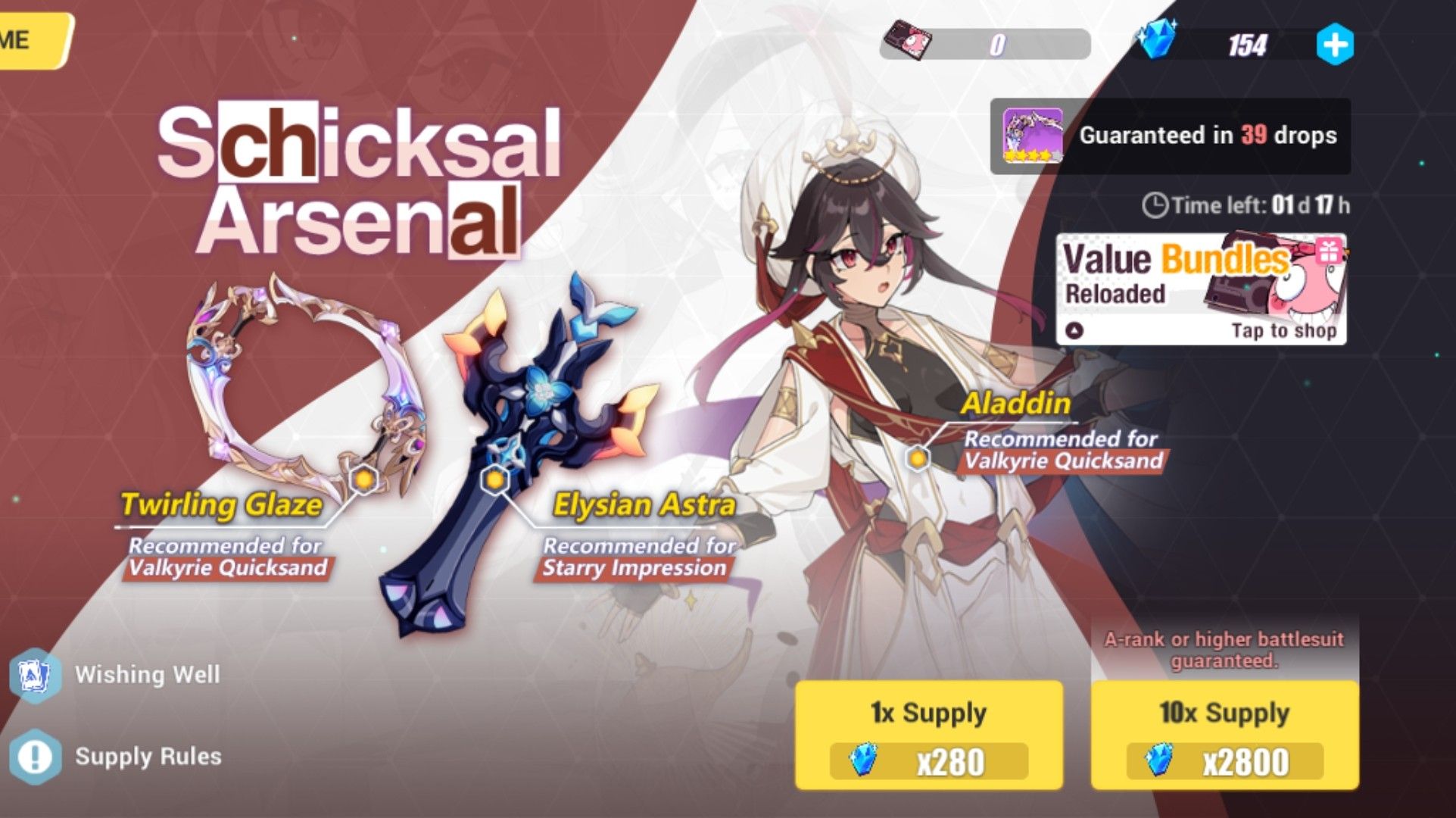Purchase a 10x Supply for 2800 crystals

(x=1228, y=732)
